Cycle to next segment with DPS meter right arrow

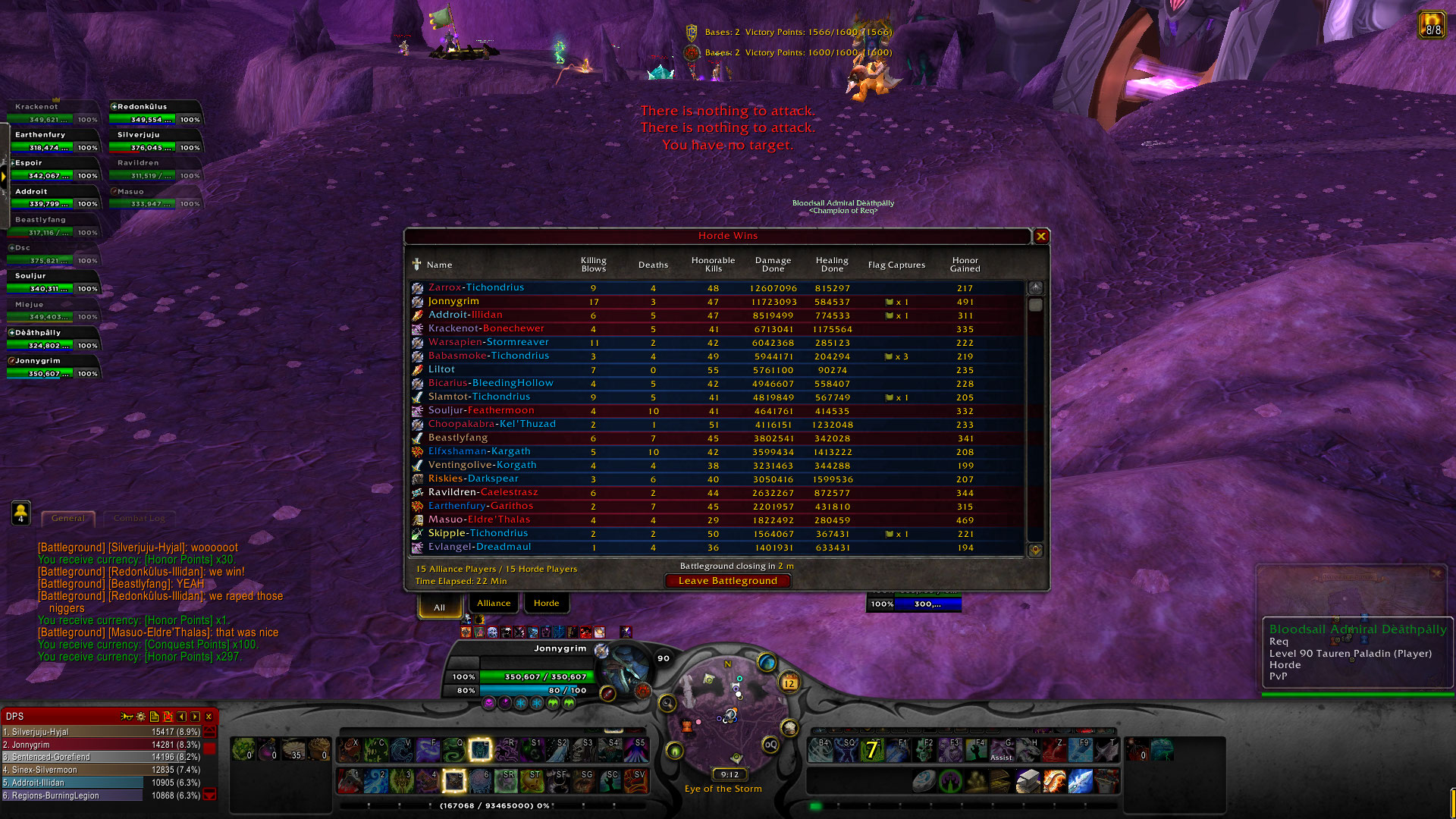(x=194, y=716)
